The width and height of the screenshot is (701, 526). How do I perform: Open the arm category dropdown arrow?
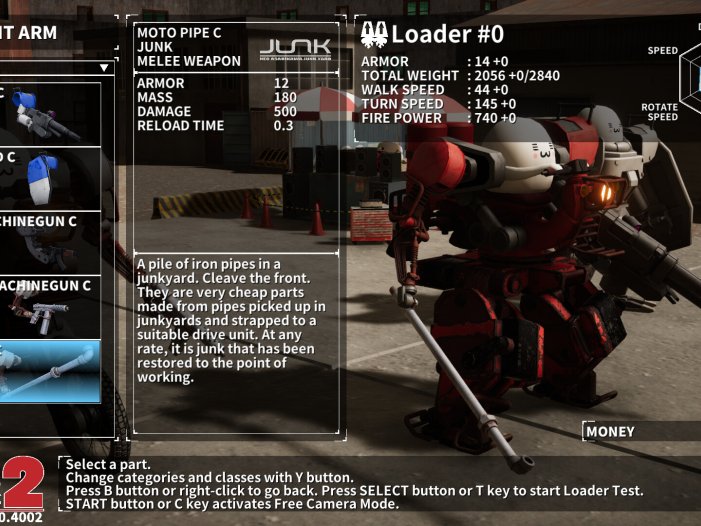(x=104, y=68)
